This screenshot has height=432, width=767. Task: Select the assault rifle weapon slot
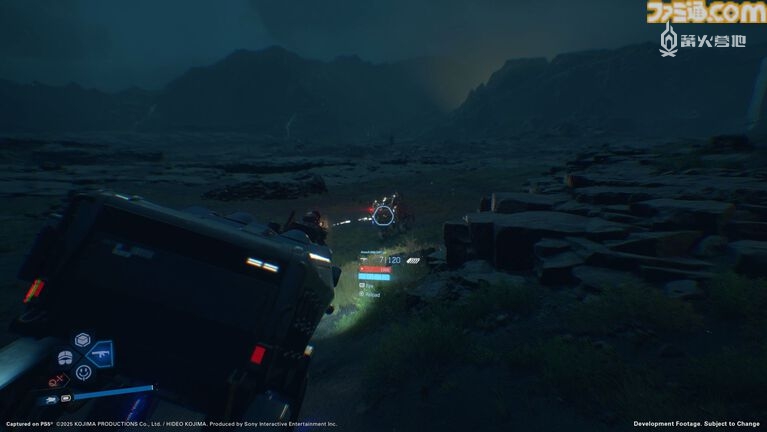click(100, 355)
